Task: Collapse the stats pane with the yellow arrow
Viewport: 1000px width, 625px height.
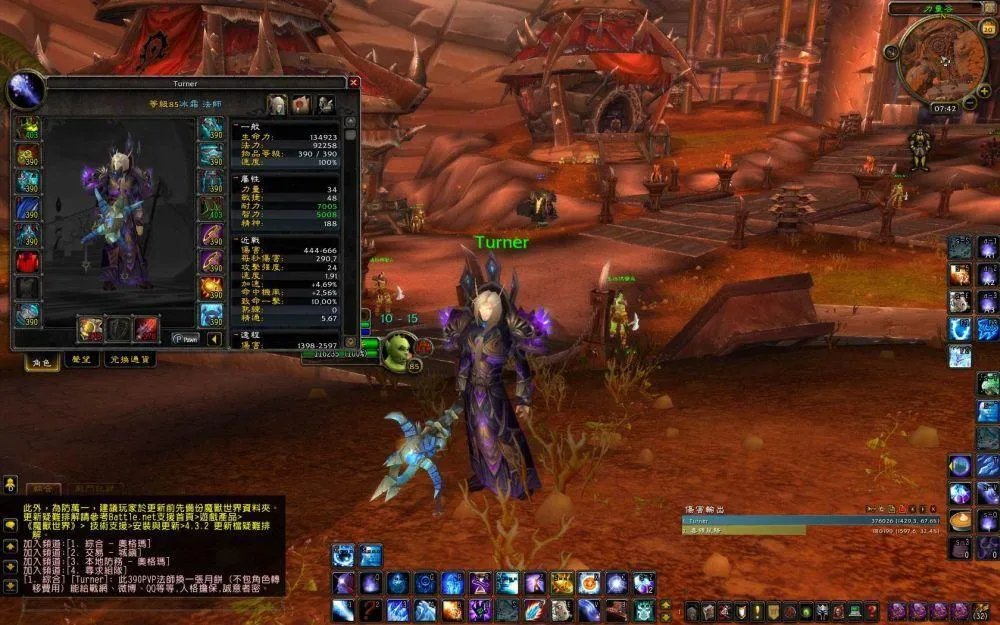Action: [x=215, y=339]
